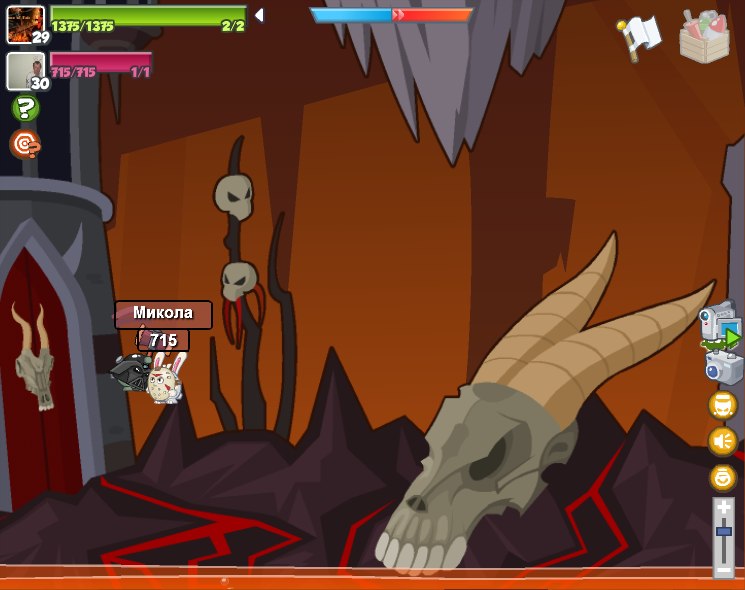Click the orange button above the speaker
The height and width of the screenshot is (590, 745).
click(x=722, y=405)
